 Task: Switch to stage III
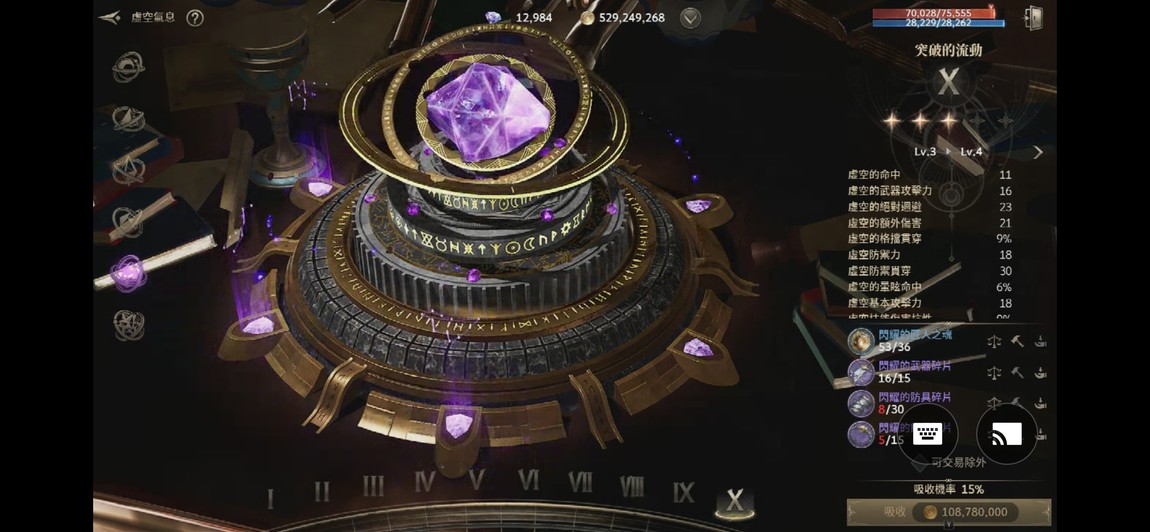(373, 487)
